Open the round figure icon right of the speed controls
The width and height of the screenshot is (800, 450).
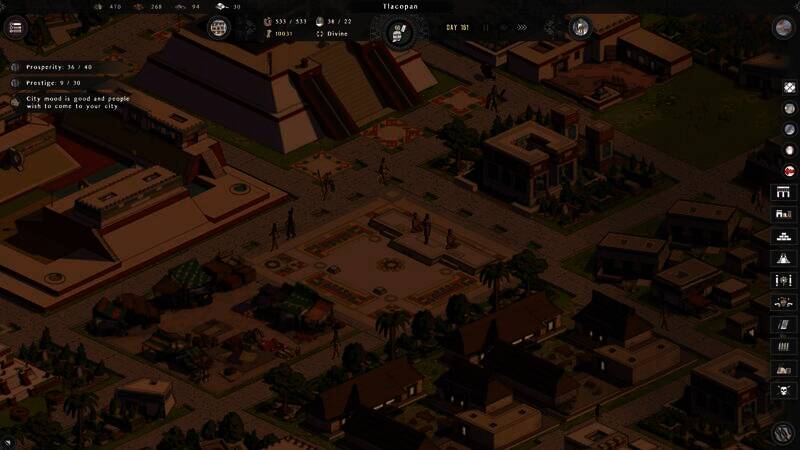580,29
